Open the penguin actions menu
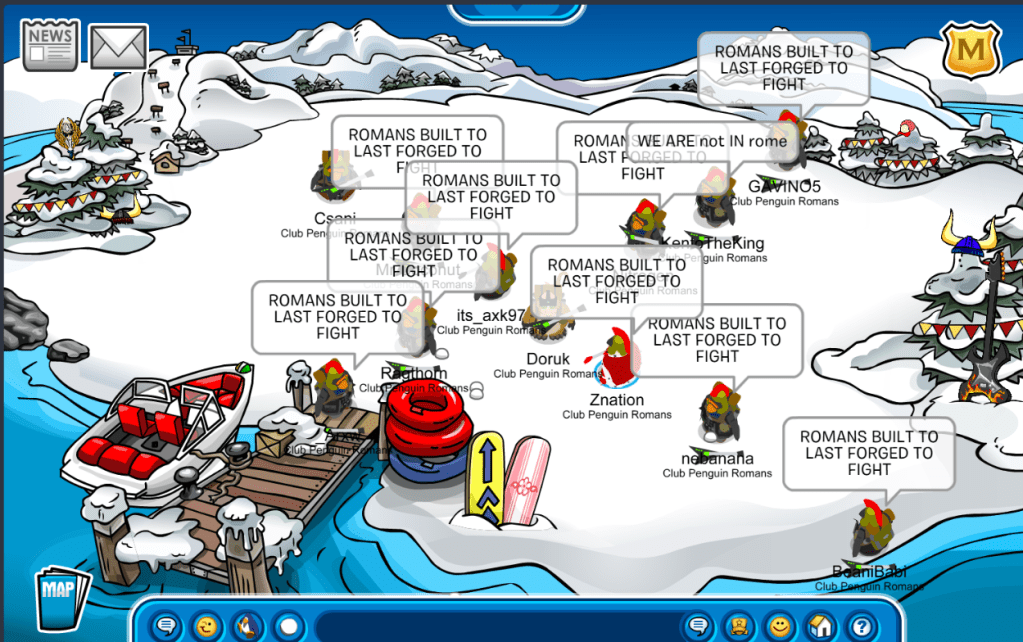Screen dimensions: 1023x642 [x=246, y=626]
